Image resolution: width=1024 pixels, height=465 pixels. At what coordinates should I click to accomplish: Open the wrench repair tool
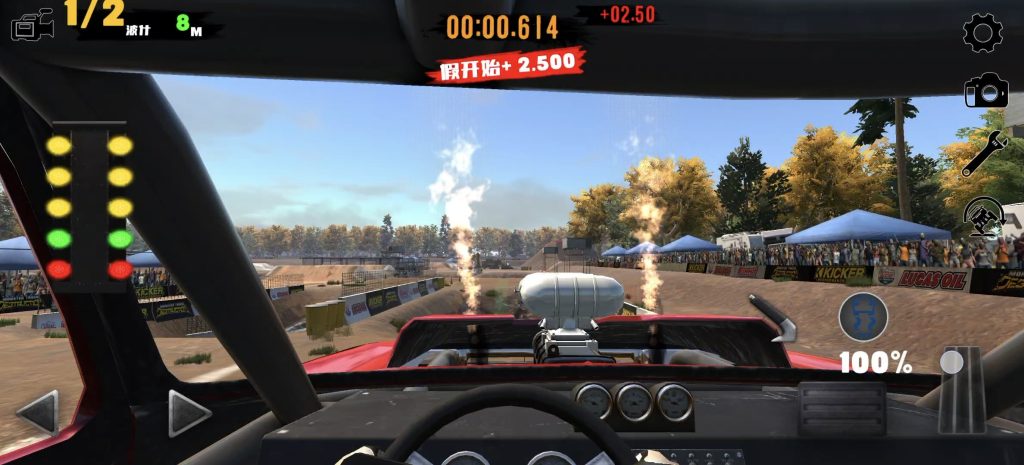click(x=984, y=154)
